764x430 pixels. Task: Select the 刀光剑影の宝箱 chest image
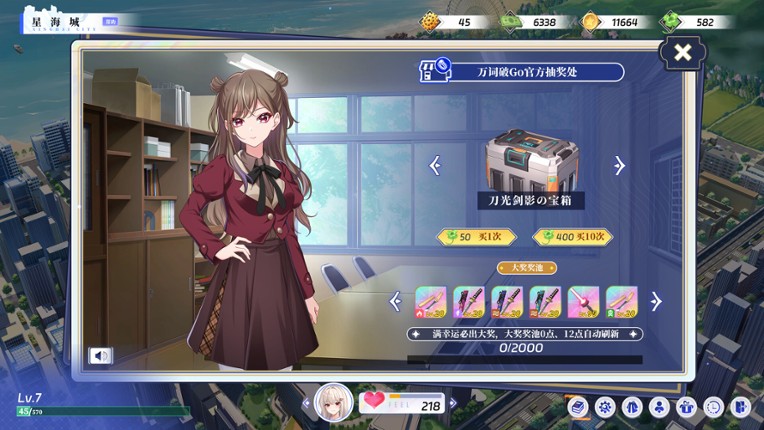531,164
